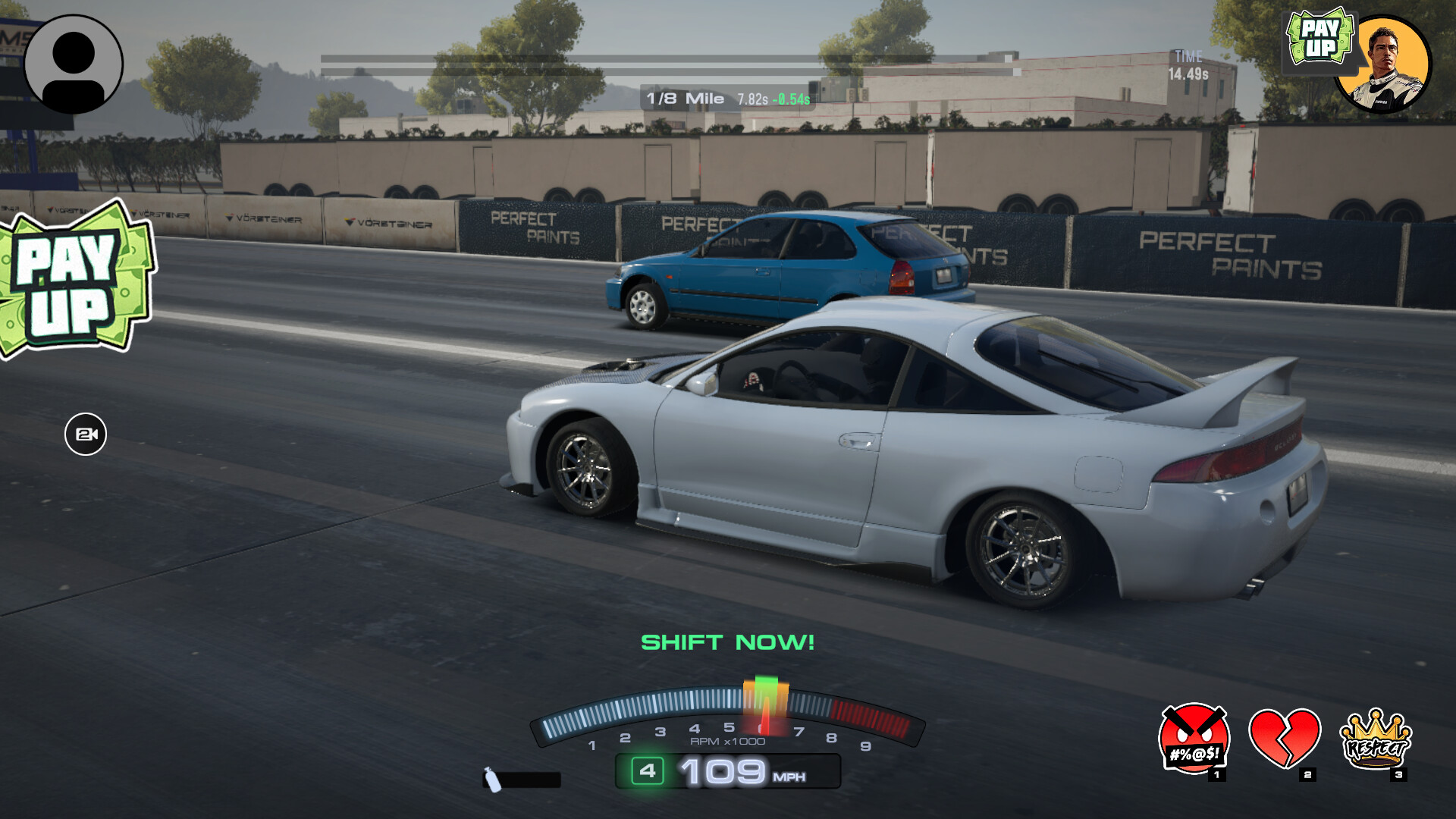Click the small PAY UP badge top right

pyautogui.click(x=1319, y=35)
